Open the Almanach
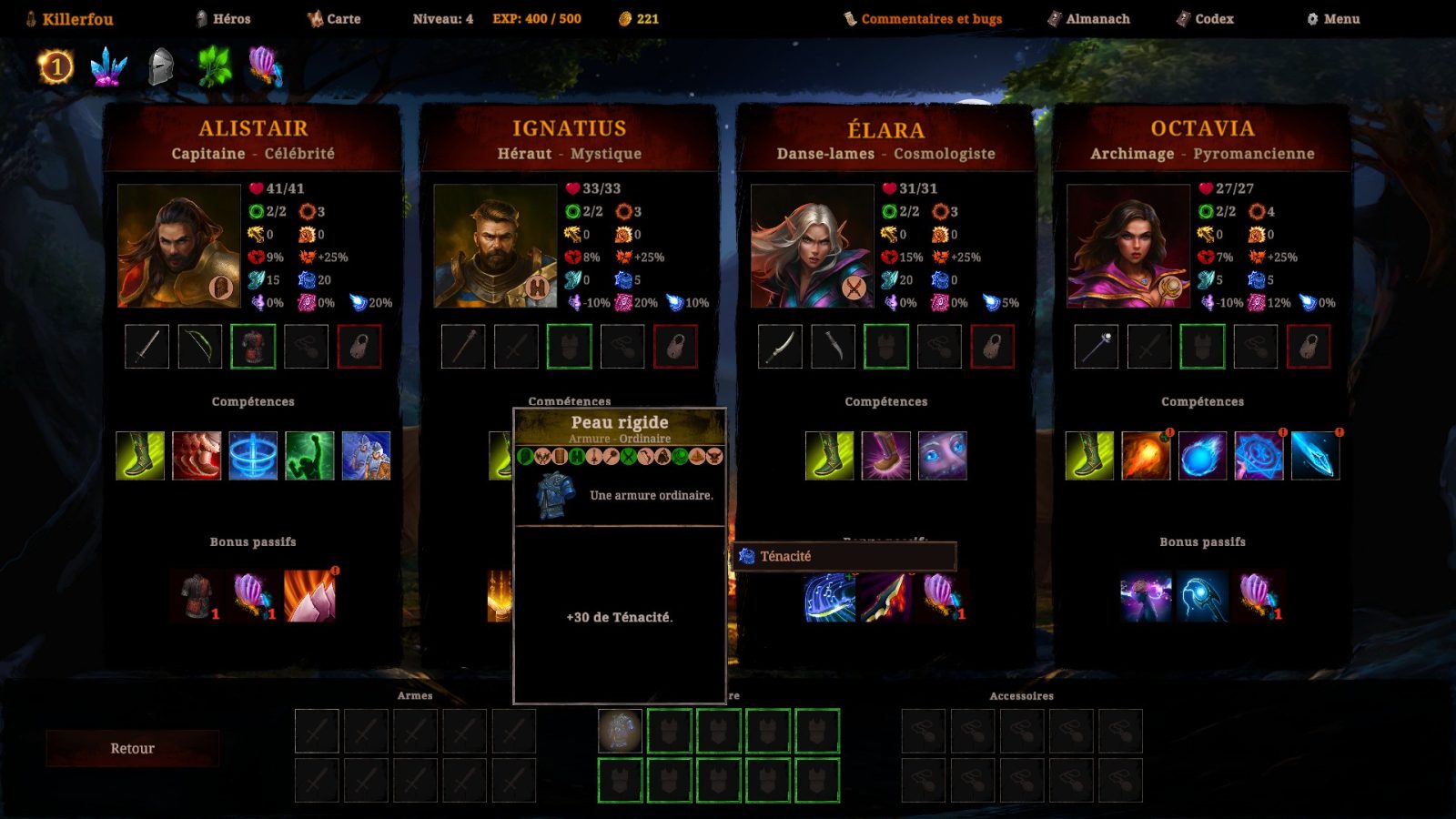 pos(1089,19)
